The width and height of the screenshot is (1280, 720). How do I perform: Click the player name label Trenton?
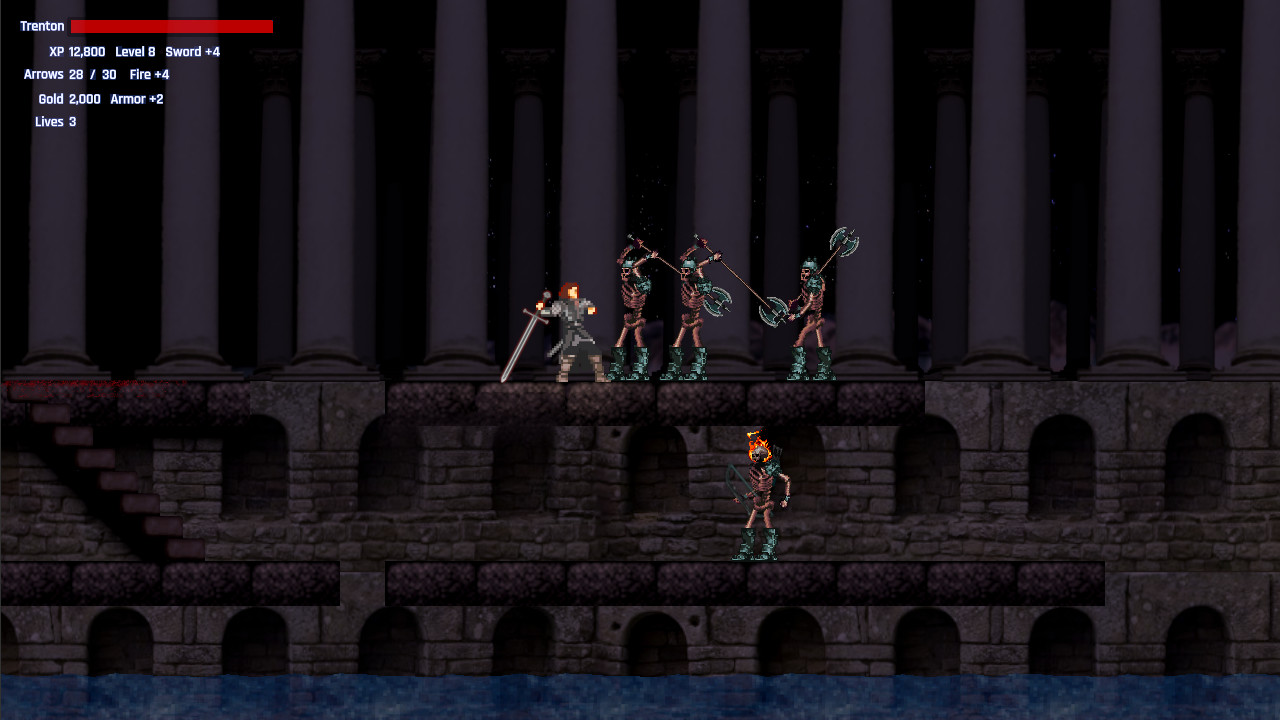click(x=40, y=25)
